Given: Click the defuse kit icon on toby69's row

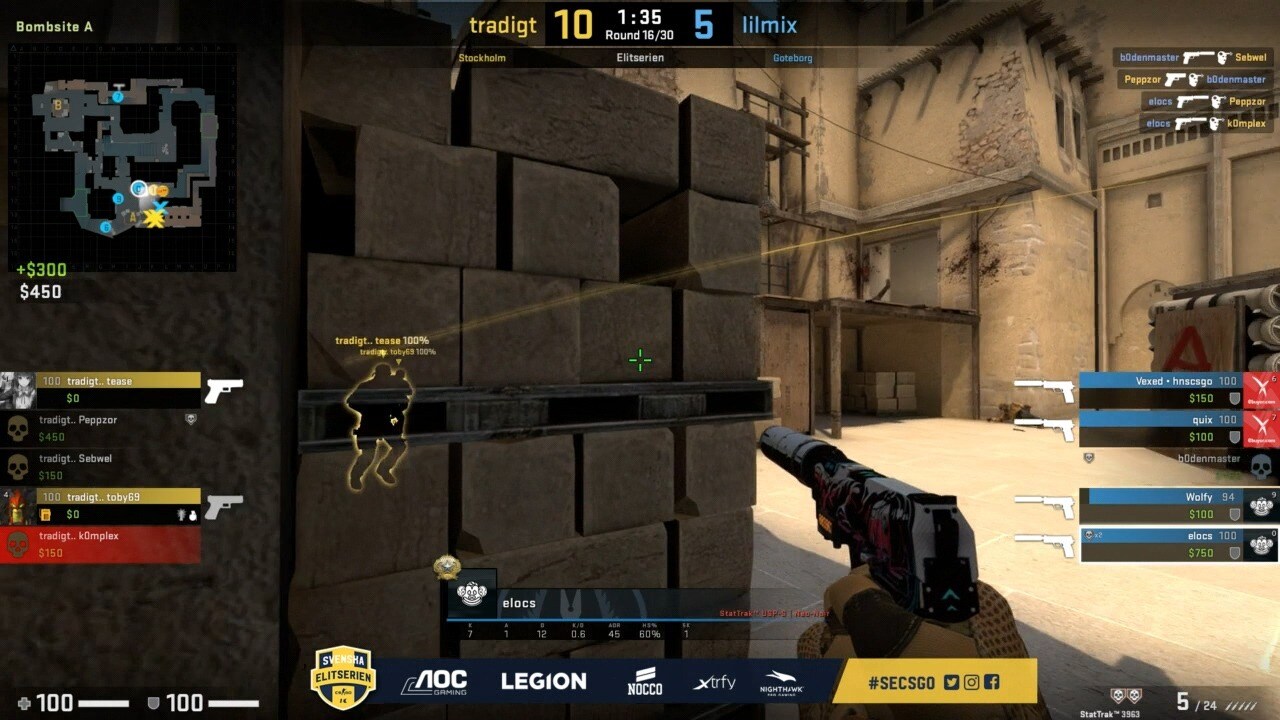Looking at the screenshot, I should click(x=46, y=514).
